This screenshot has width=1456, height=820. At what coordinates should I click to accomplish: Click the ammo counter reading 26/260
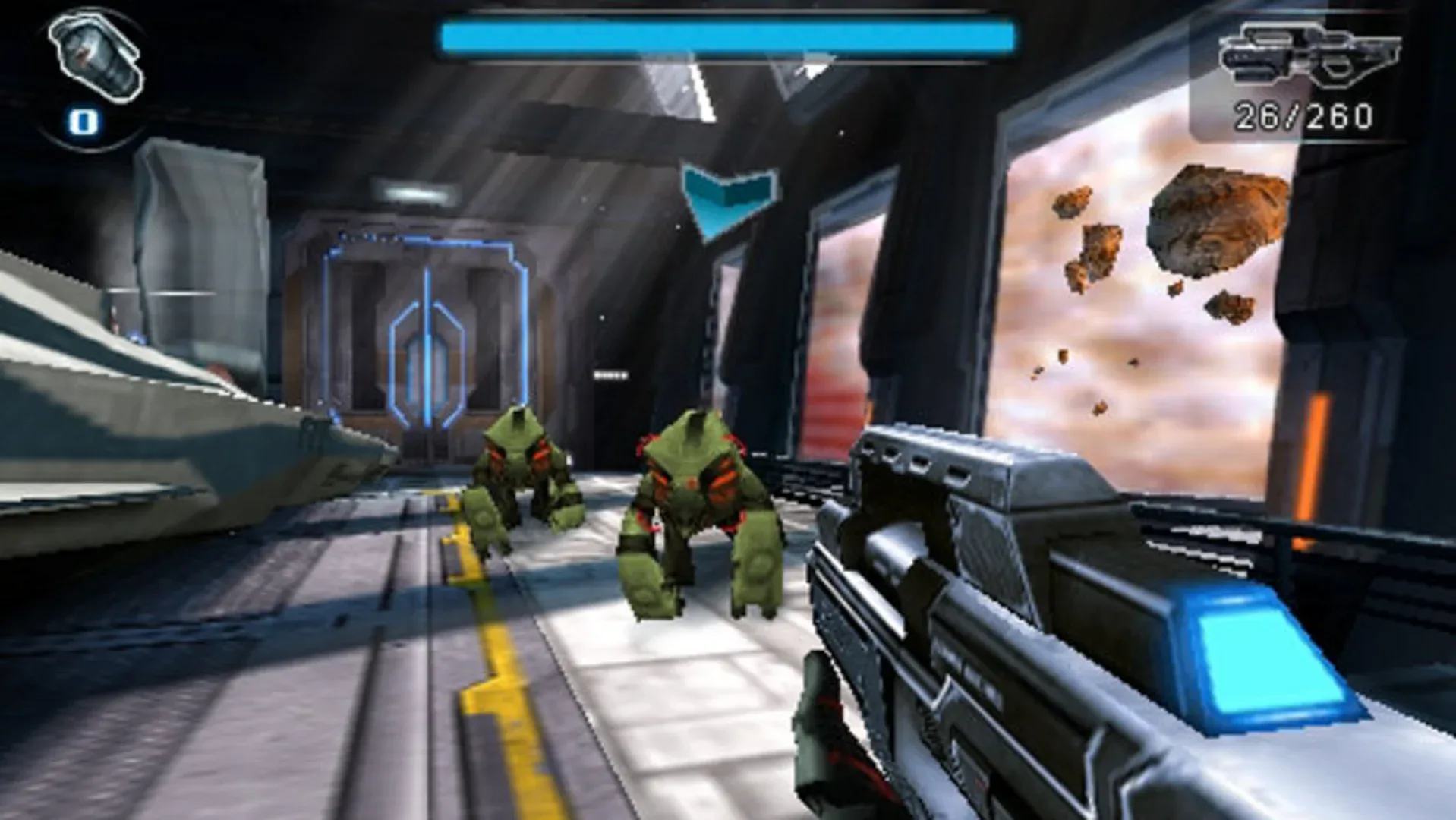tap(1304, 115)
